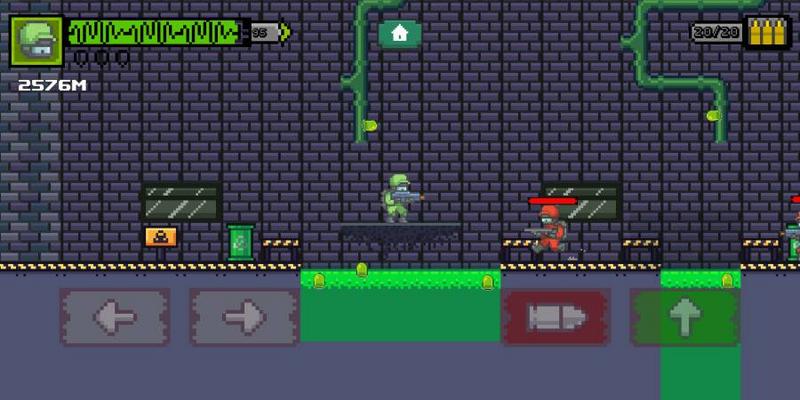Jump using the green up arrow button

coord(685,317)
